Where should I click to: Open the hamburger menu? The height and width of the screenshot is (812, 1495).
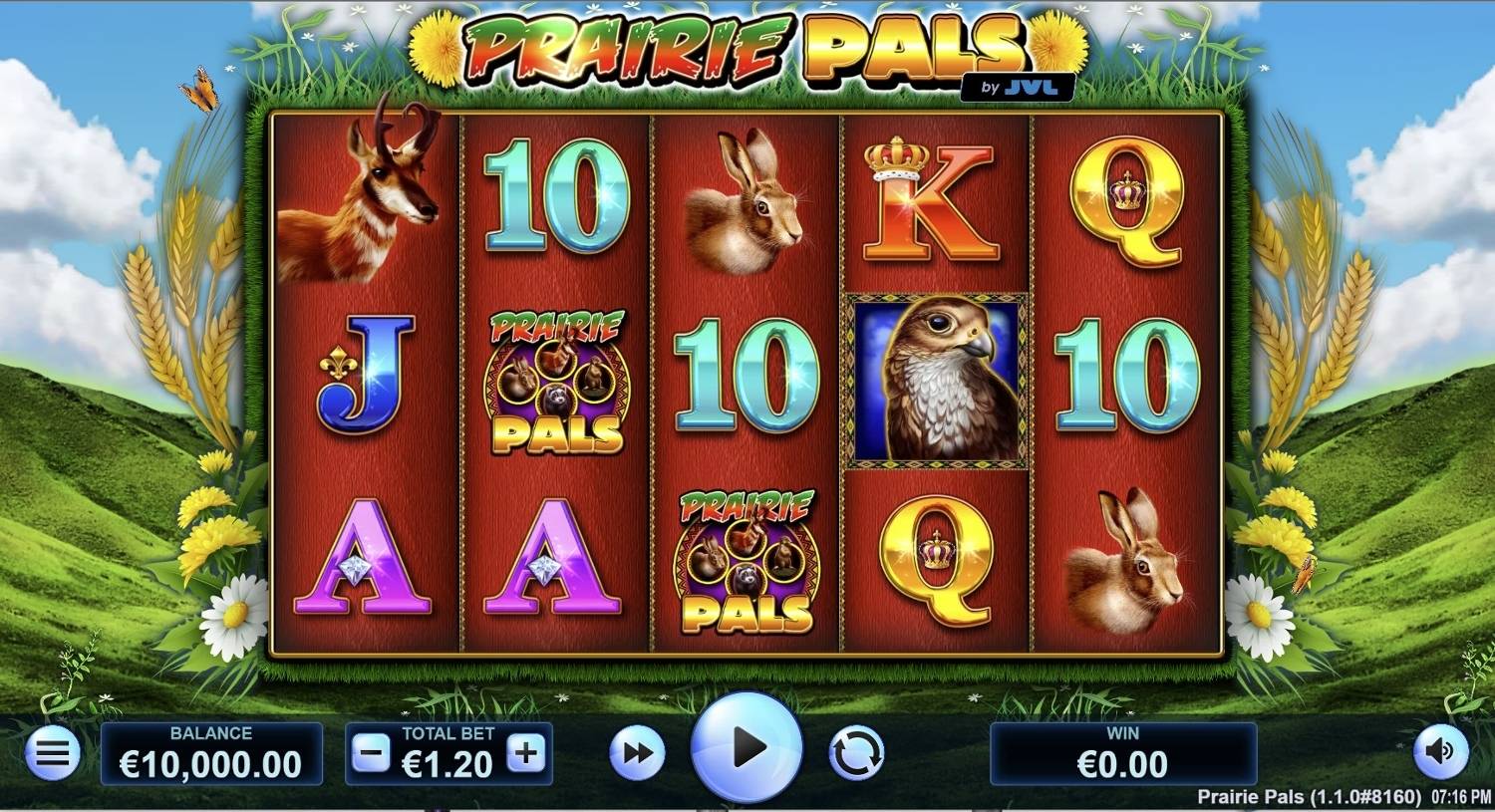pos(52,752)
